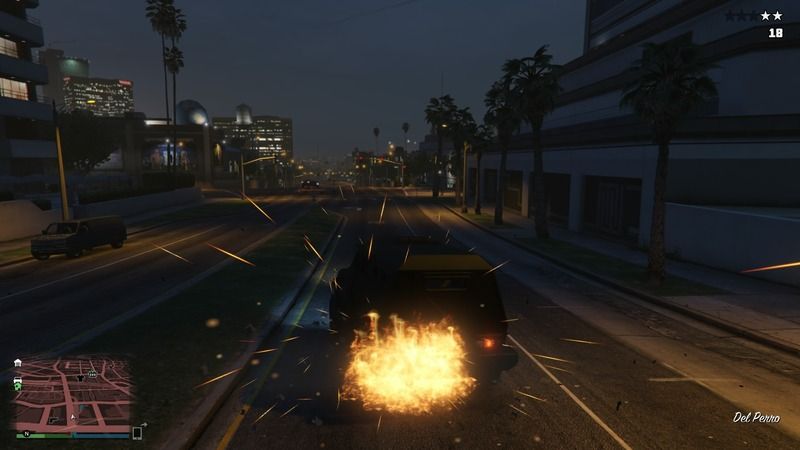
Task: Open the phone icon beside the minimap
Action: pos(137,433)
